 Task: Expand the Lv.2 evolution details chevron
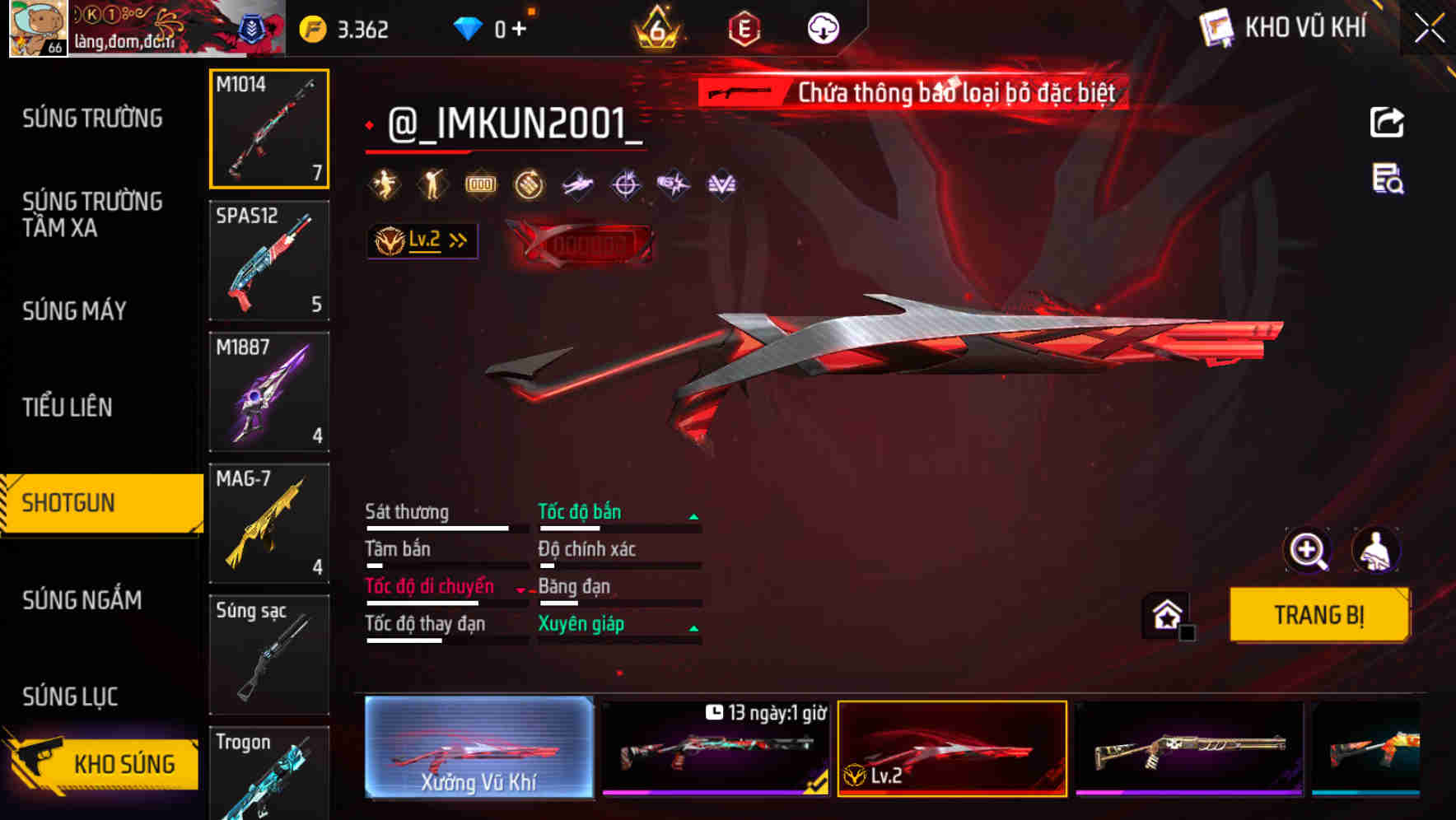click(456, 240)
